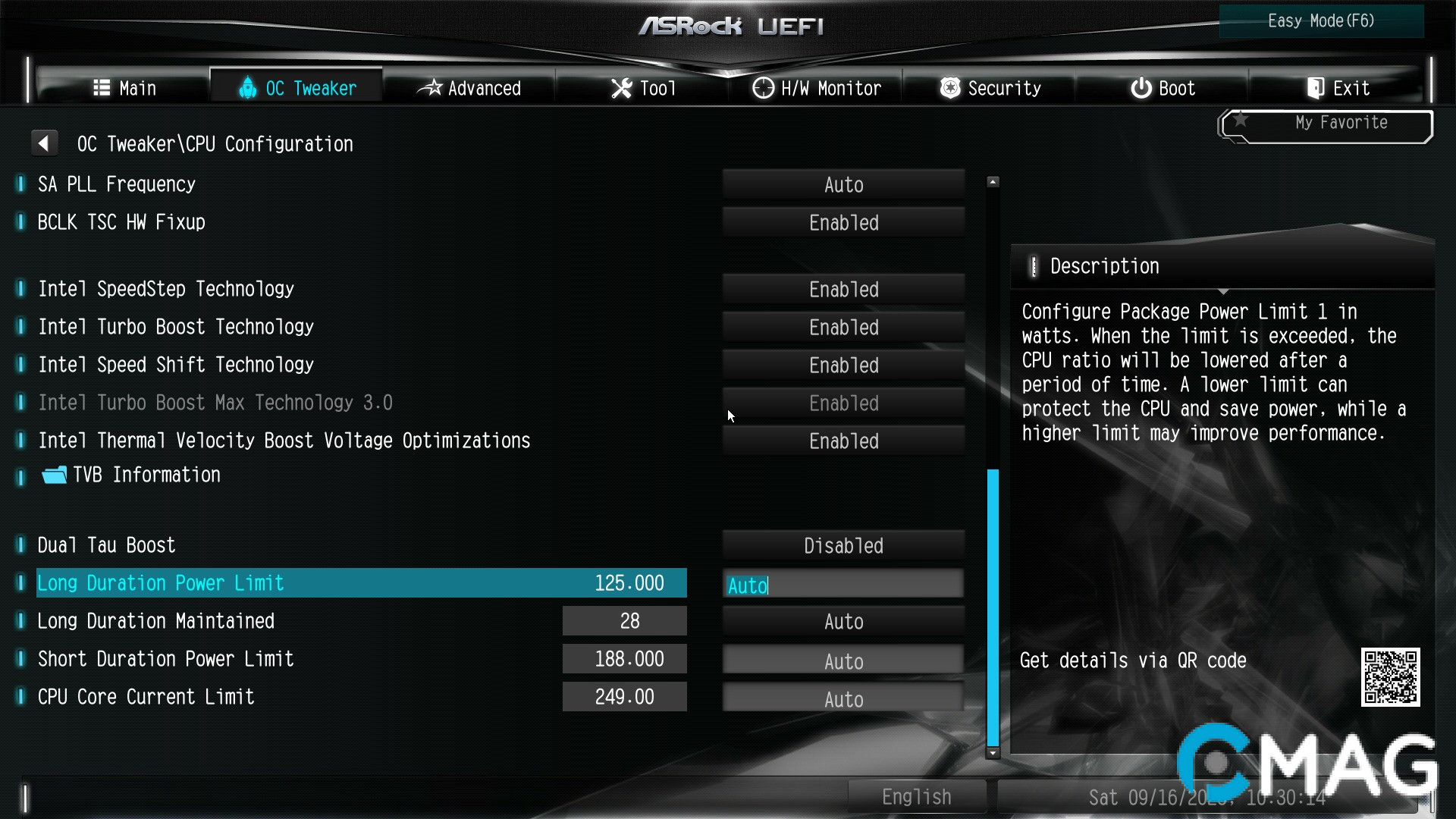
Task: Open the Long Duration Maintained Auto dropdown
Action: [843, 621]
